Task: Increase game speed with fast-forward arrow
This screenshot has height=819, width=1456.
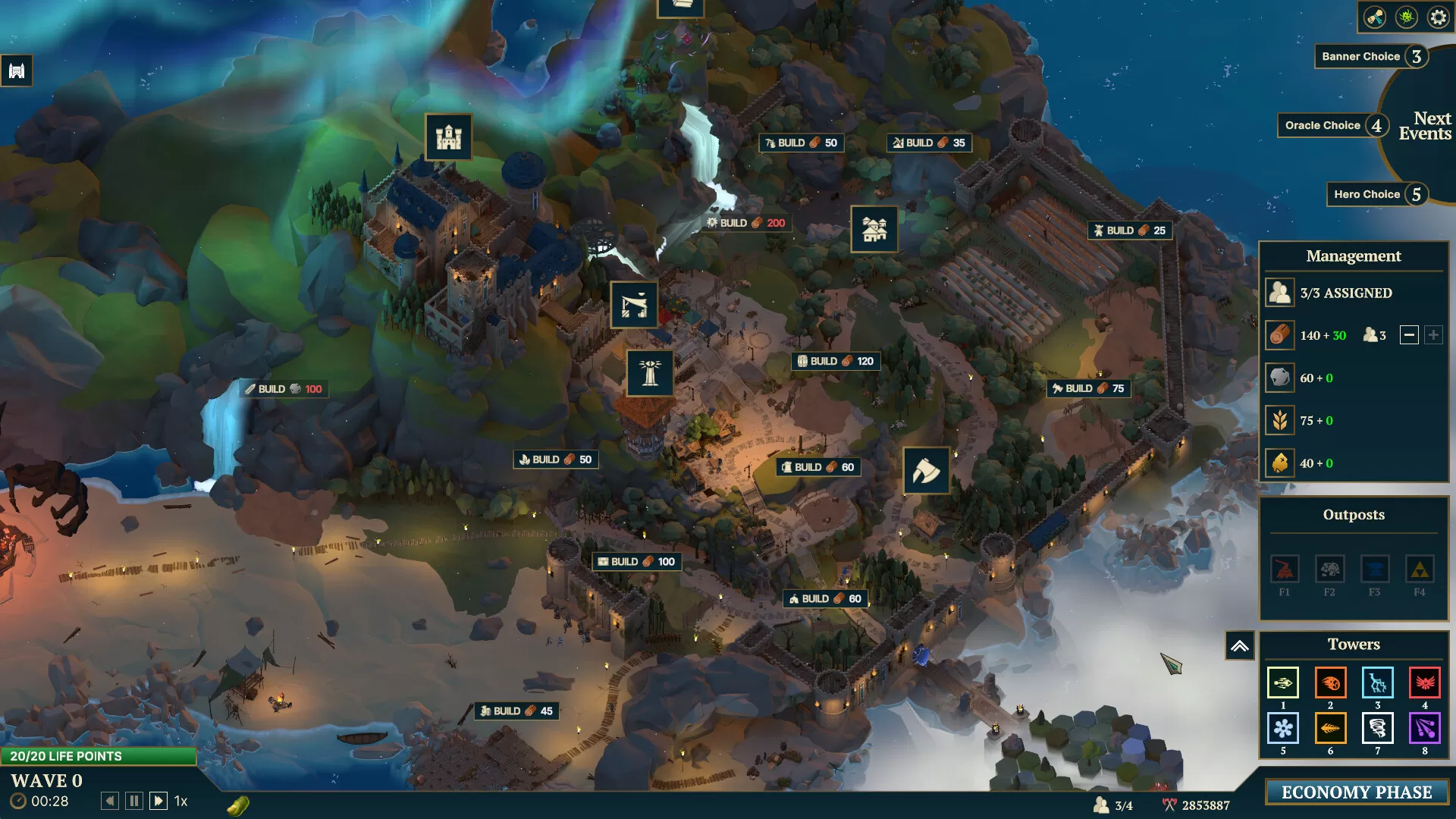Action: tap(158, 800)
